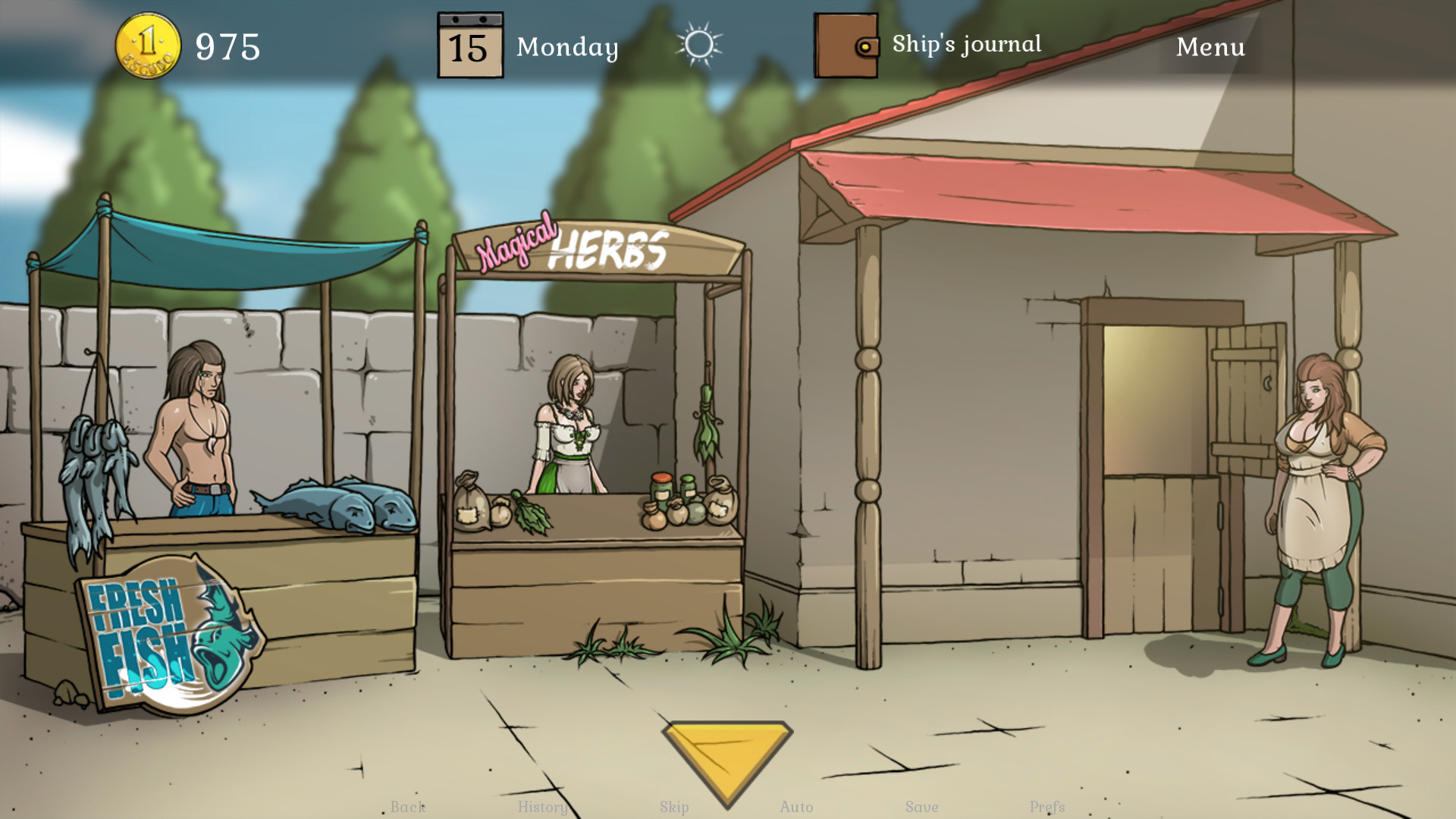Go Back in dialogue
Screen dimensions: 1456x819
click(x=408, y=807)
